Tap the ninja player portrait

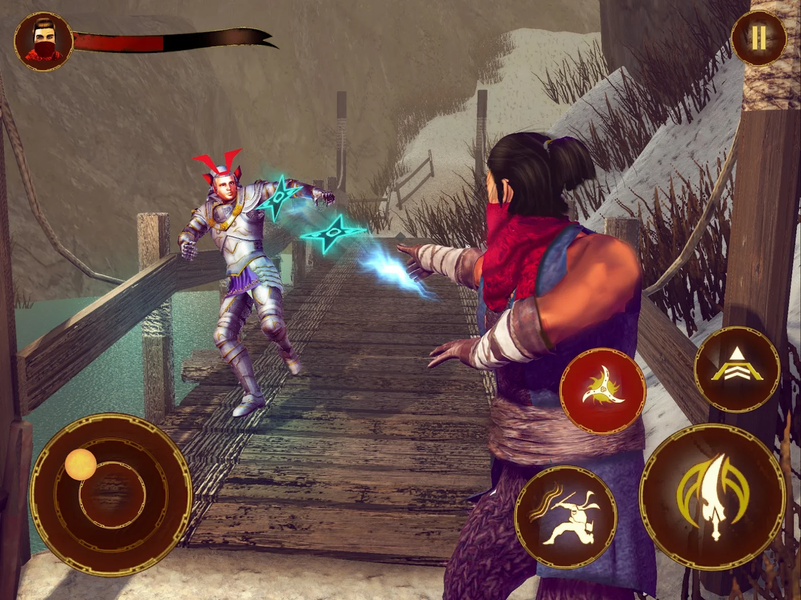coord(43,41)
